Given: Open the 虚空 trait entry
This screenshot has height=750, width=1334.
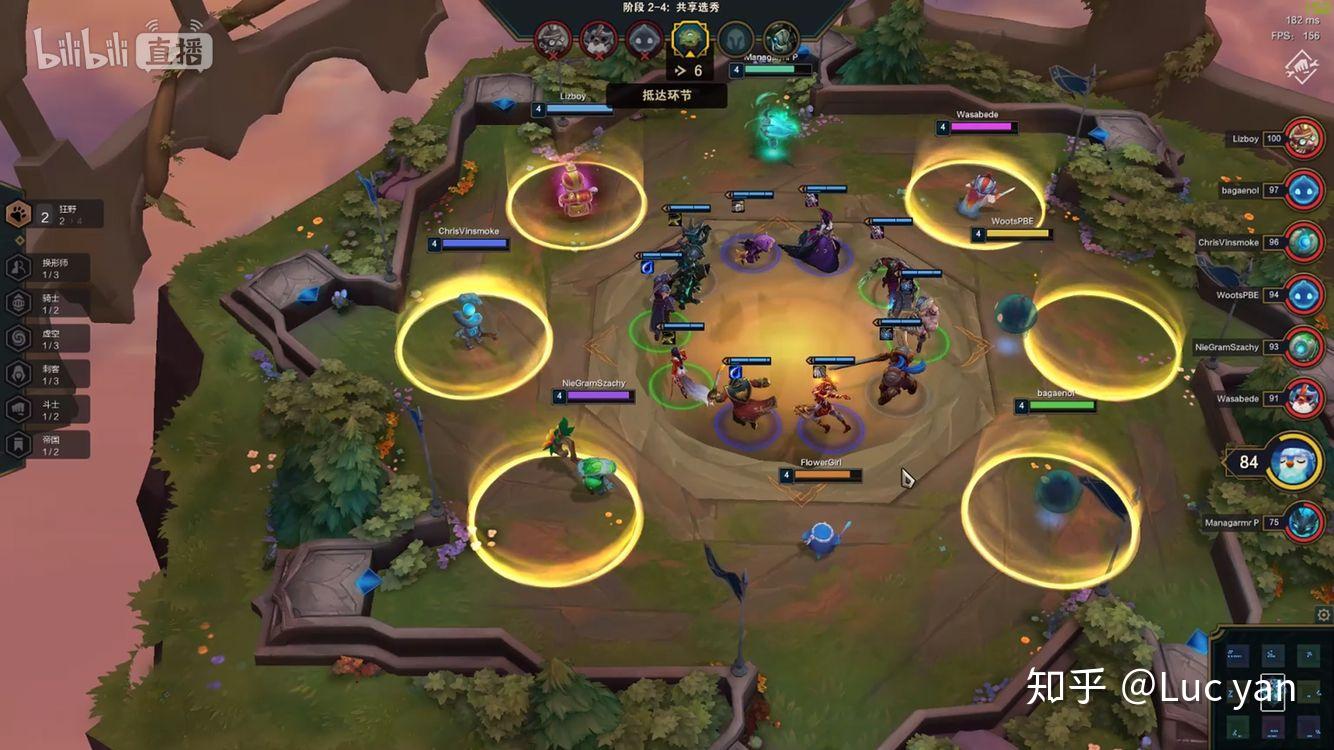Looking at the screenshot, I should pyautogui.click(x=48, y=338).
